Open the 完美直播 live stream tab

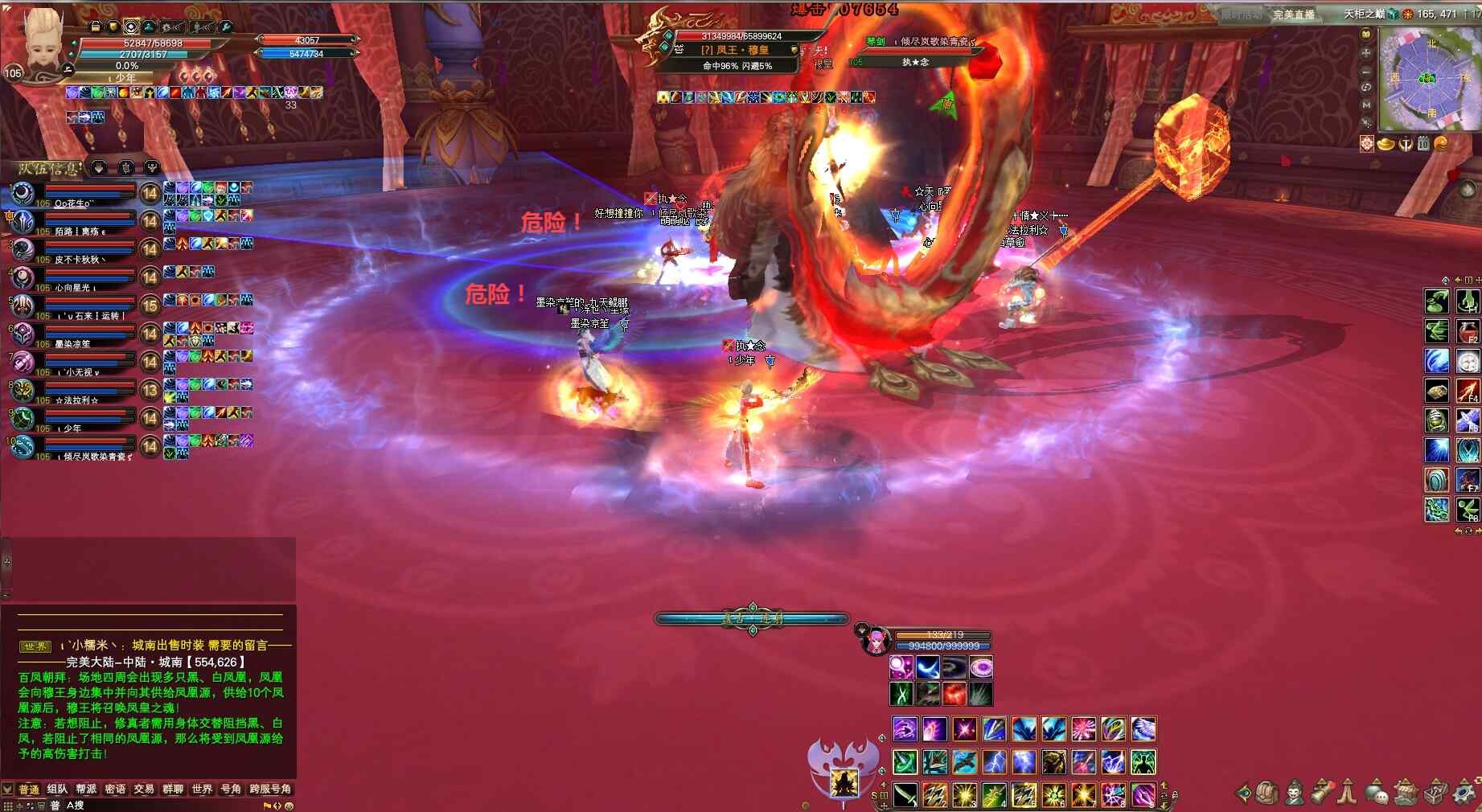coord(1293,14)
